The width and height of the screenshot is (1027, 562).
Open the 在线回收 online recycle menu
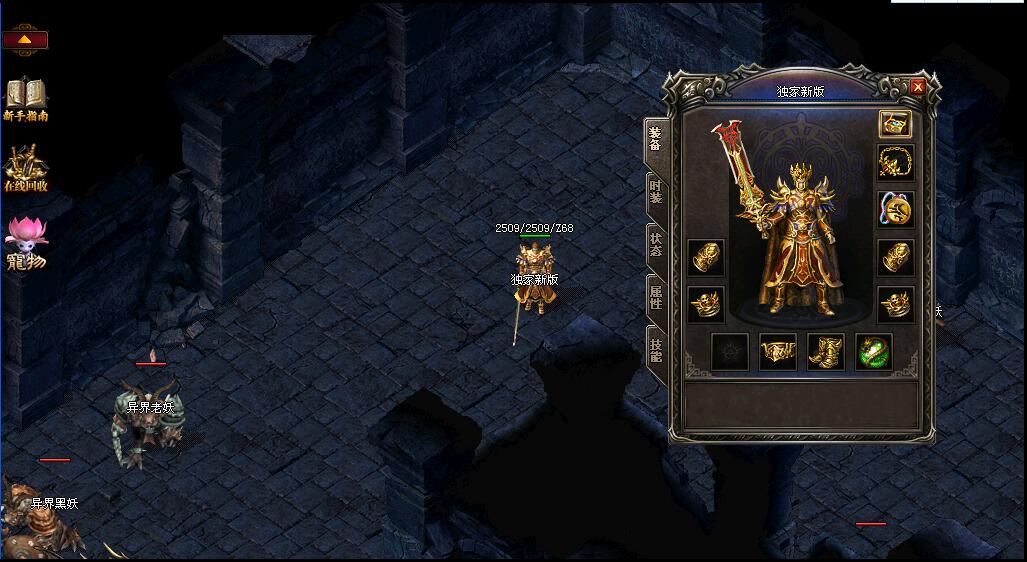[x=26, y=168]
